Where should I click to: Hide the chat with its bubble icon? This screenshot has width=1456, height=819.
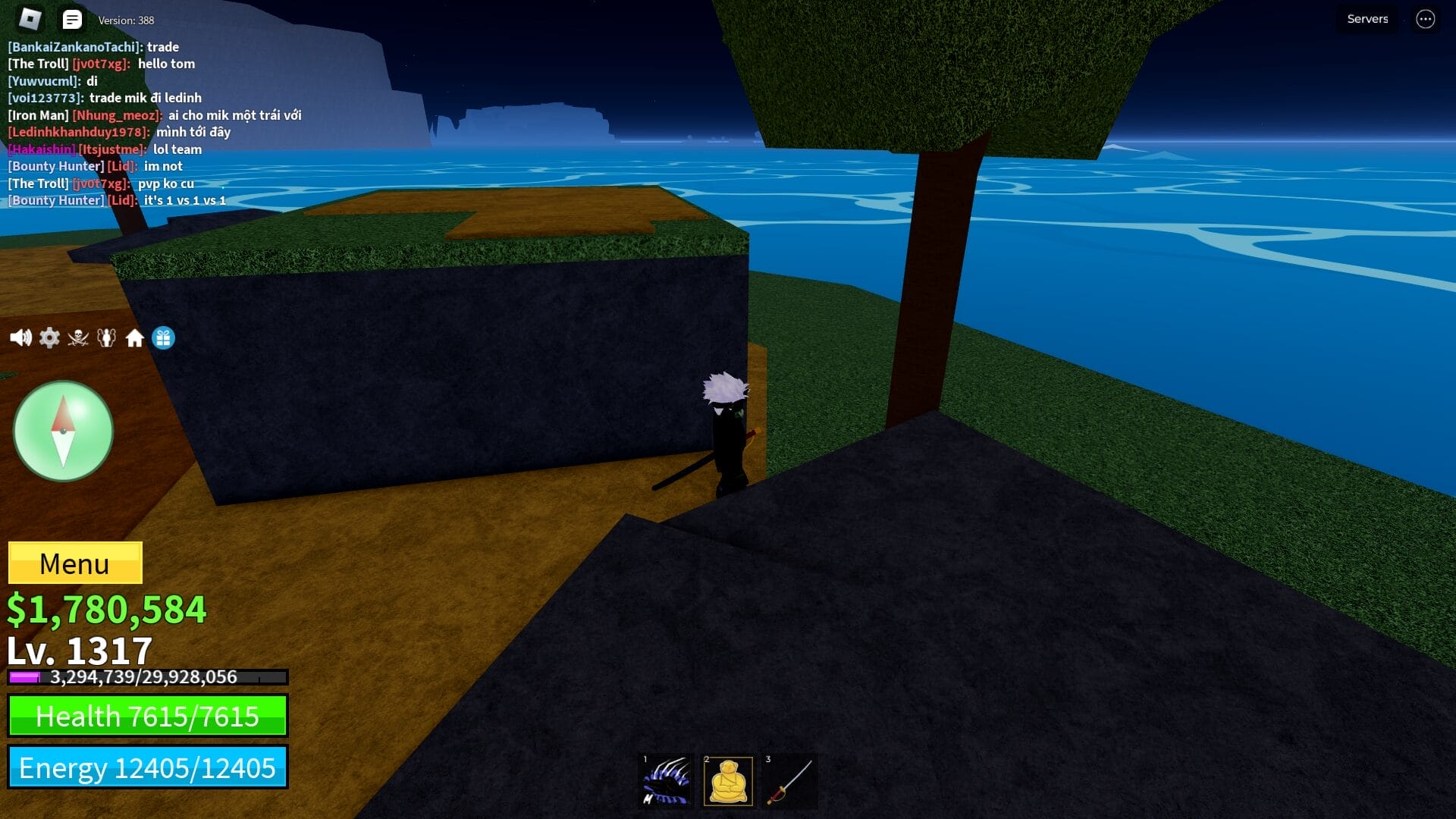click(72, 19)
